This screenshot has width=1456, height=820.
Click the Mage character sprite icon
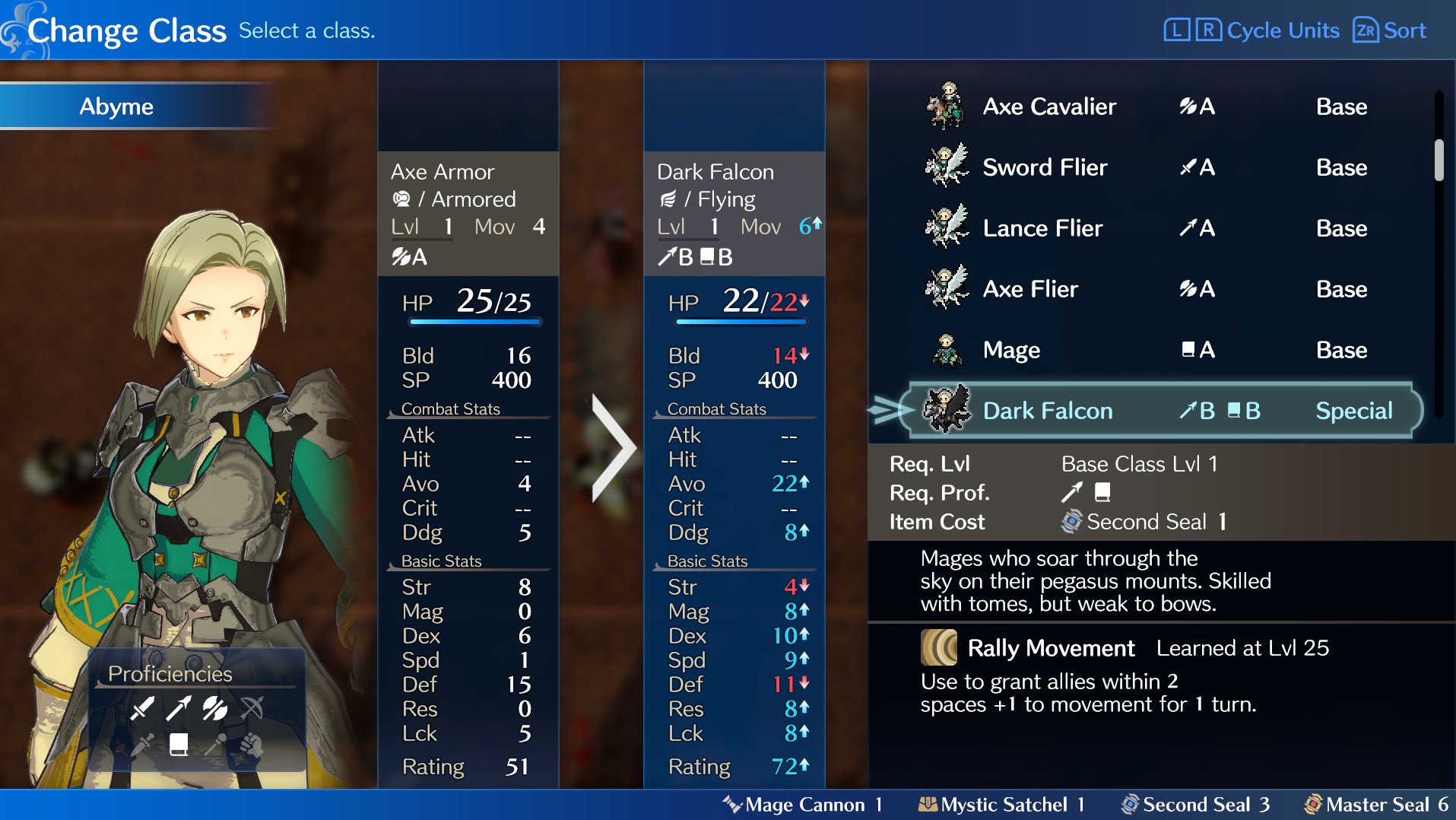pyautogui.click(x=947, y=349)
